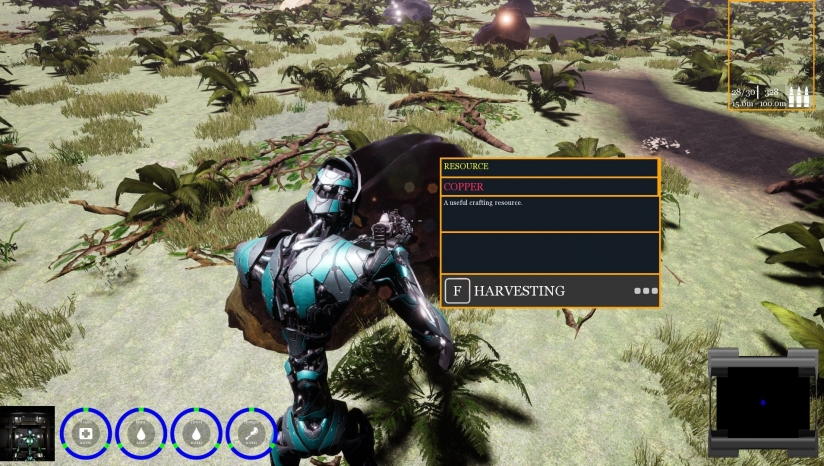824x466 pixels.
Task: Select the hunger drumstick status icon
Action: (x=252, y=433)
